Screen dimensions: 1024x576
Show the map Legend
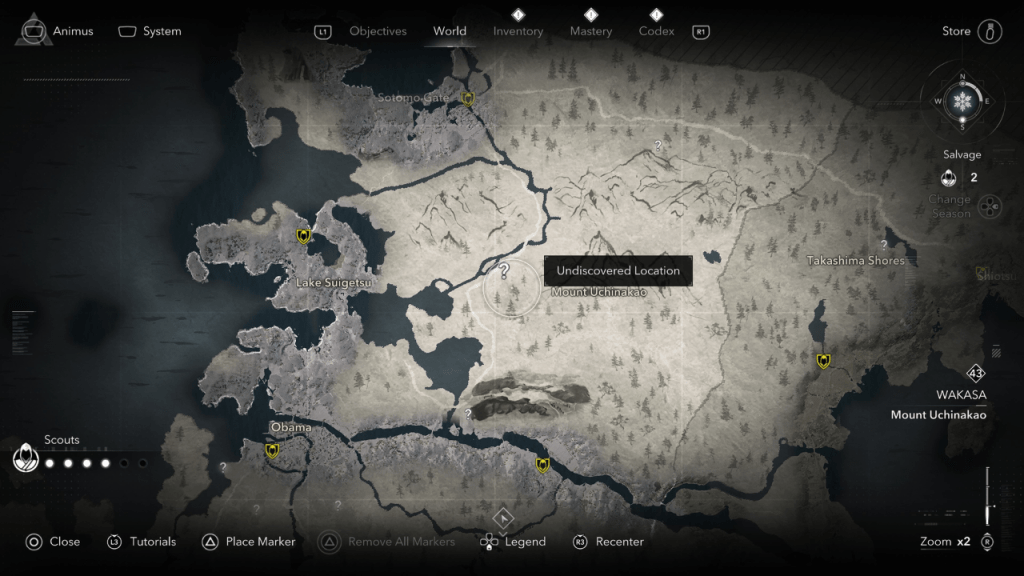[x=513, y=542]
